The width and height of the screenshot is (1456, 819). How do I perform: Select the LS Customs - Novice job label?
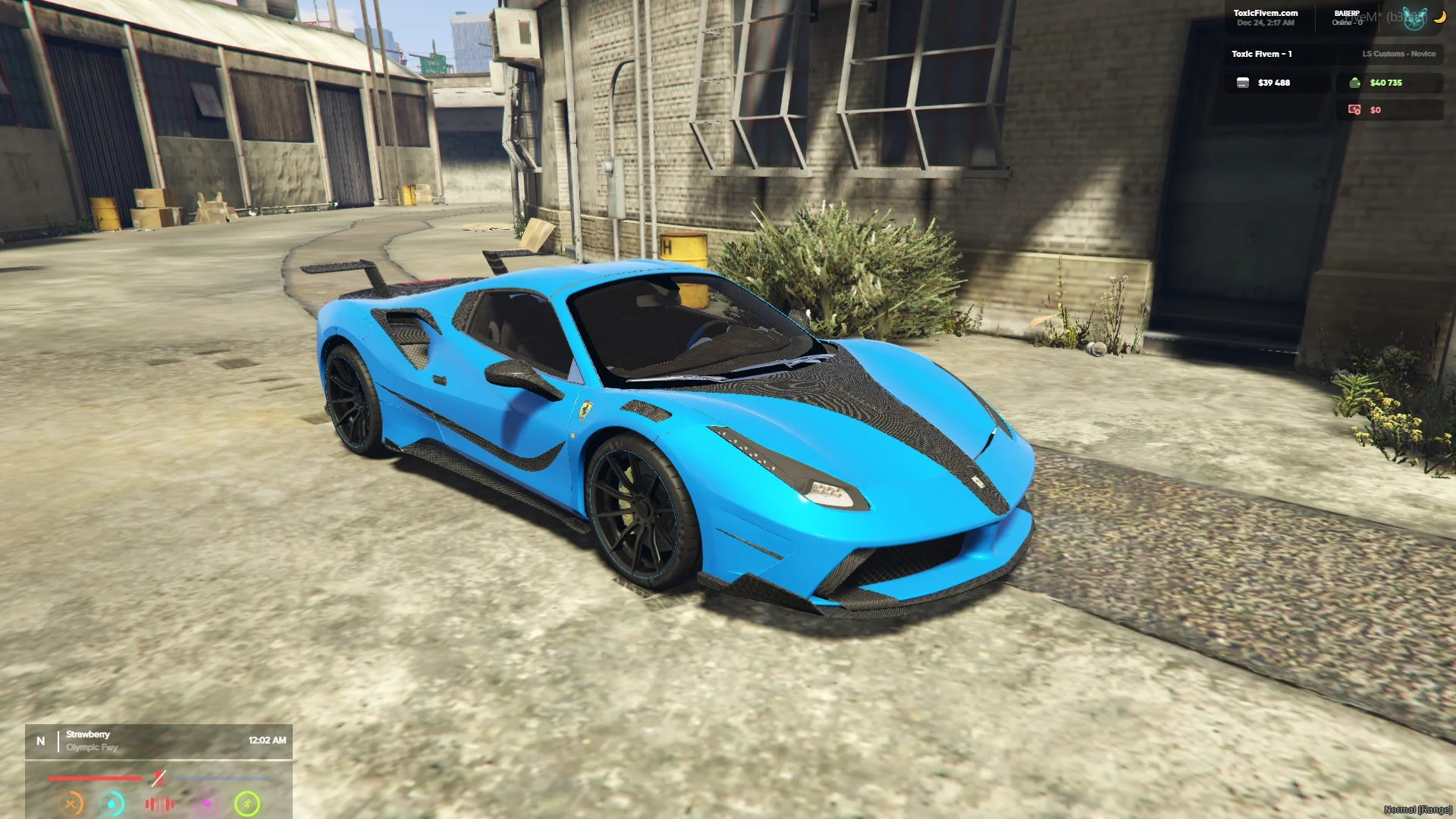(1398, 54)
